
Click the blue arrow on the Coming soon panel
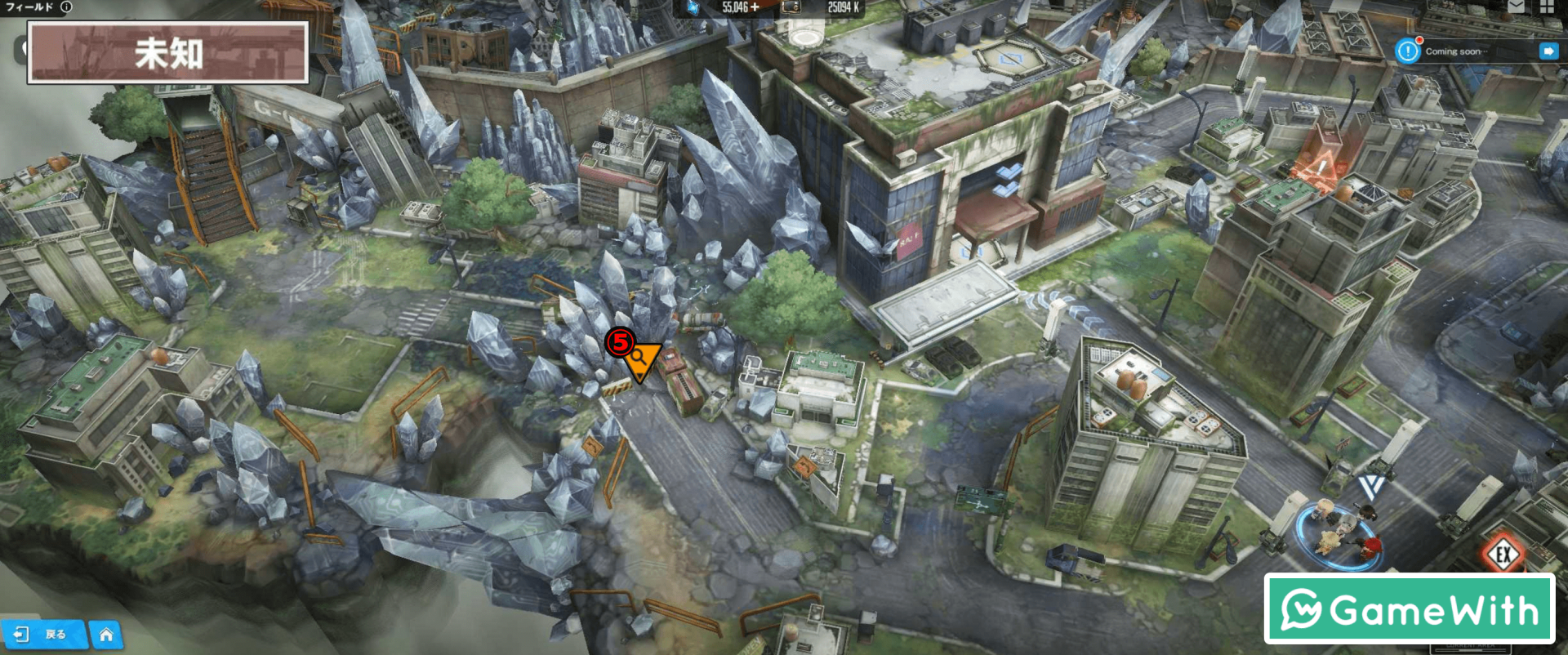click(1548, 51)
